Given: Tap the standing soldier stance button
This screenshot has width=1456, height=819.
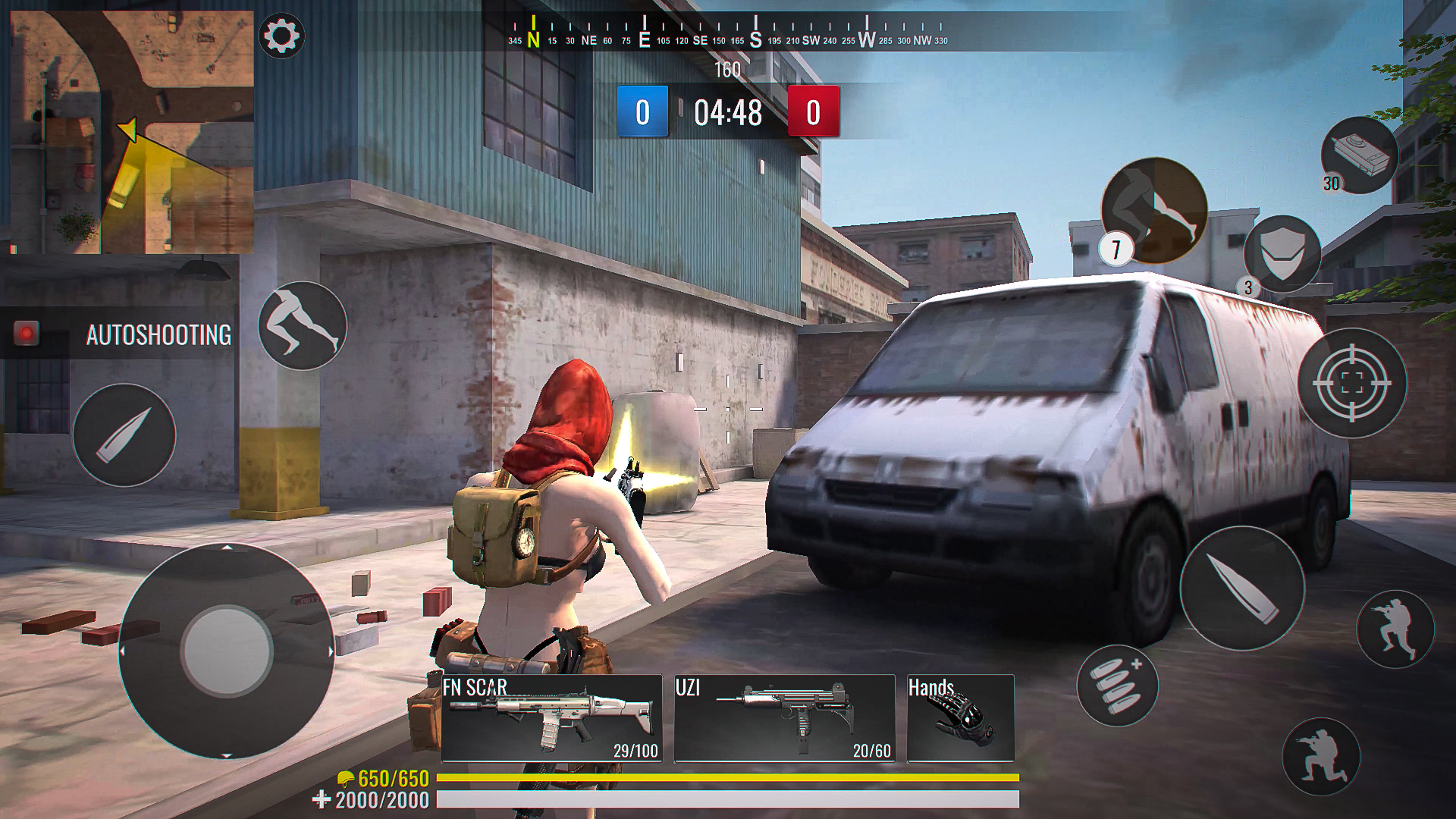Looking at the screenshot, I should 1395,629.
